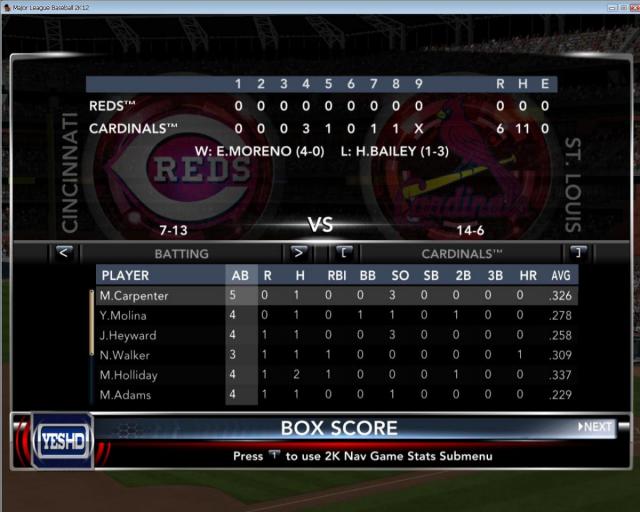Go to NEXT box score page
The height and width of the screenshot is (512, 640).
595,427
